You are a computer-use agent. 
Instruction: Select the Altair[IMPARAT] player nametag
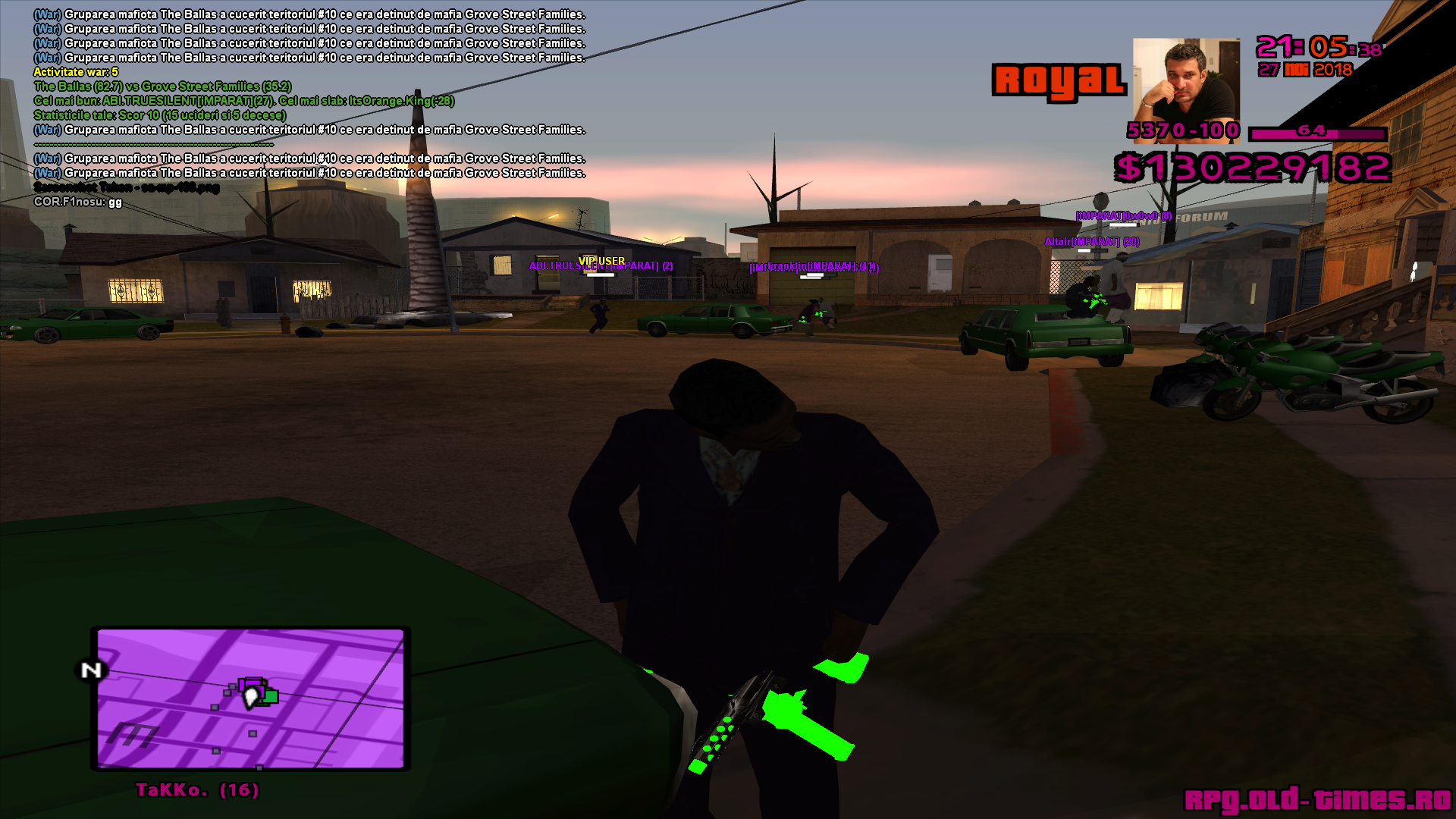click(x=1091, y=242)
